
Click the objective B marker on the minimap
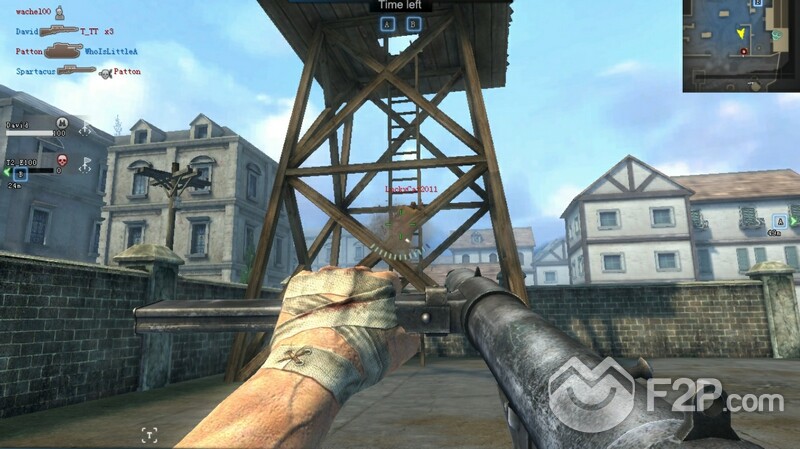click(758, 5)
